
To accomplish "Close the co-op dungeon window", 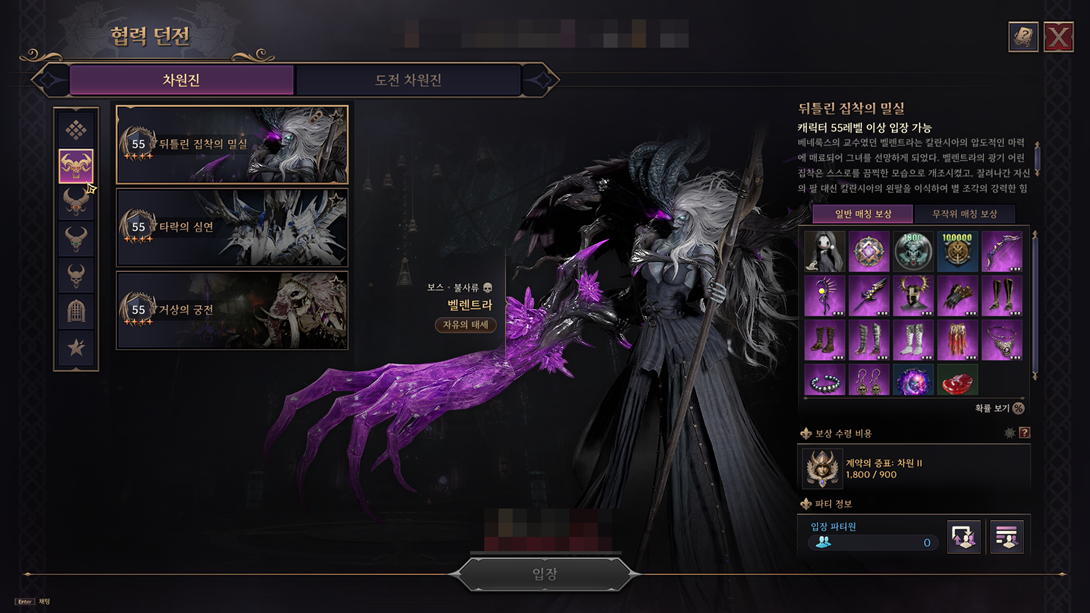I will (x=1059, y=36).
